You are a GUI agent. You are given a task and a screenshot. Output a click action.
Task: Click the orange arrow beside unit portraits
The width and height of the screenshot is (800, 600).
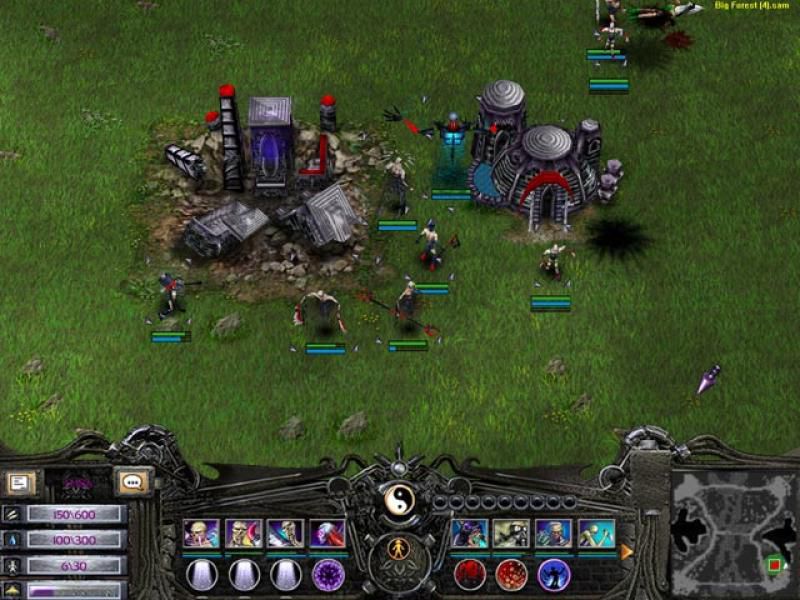pyautogui.click(x=627, y=551)
